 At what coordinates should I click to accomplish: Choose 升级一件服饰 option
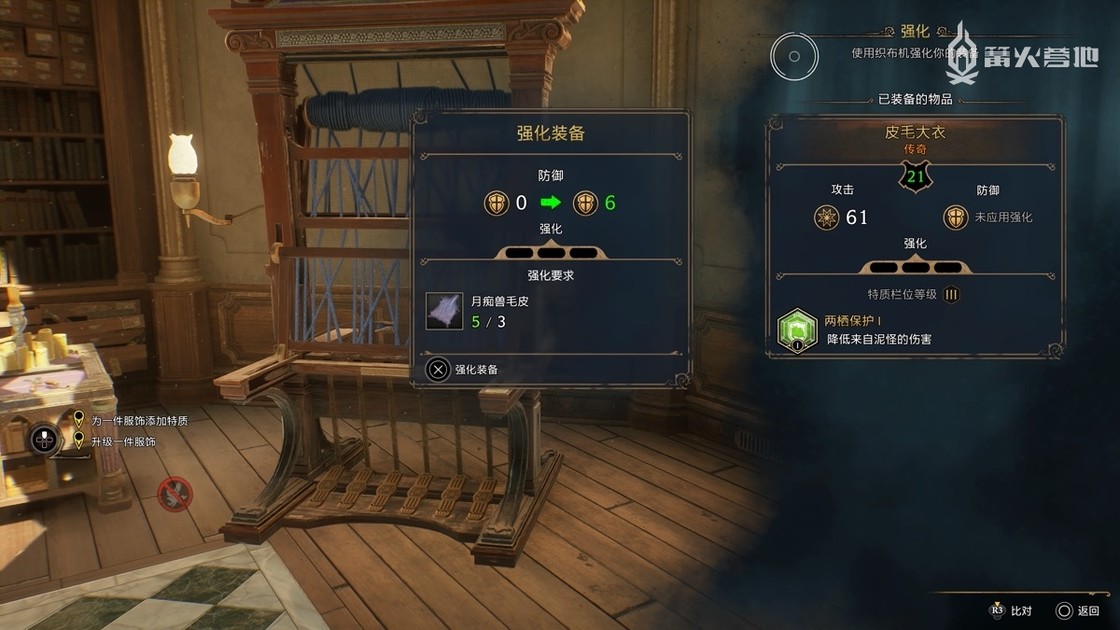click(x=122, y=441)
